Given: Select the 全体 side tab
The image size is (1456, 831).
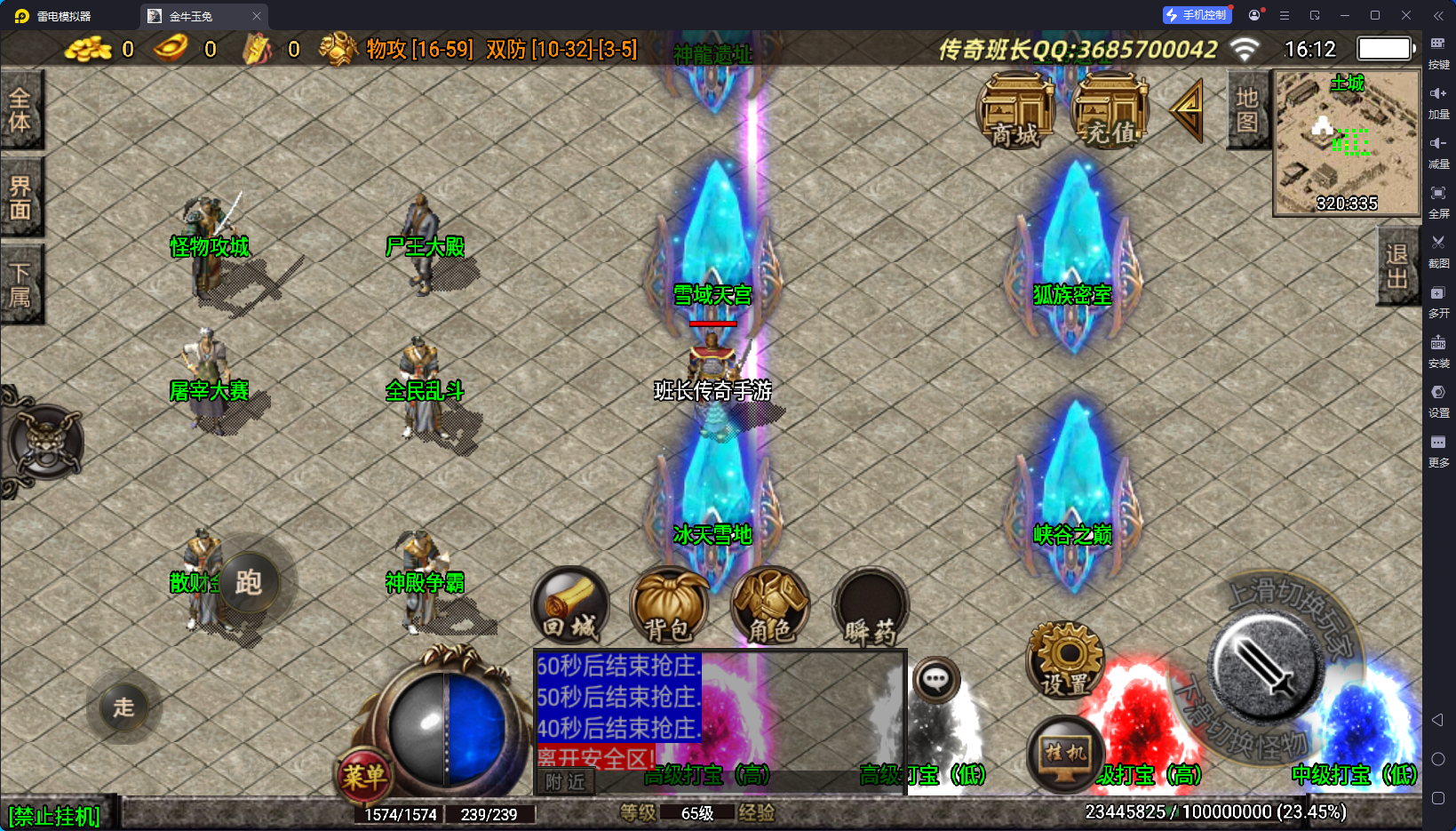Looking at the screenshot, I should pyautogui.click(x=20, y=110).
